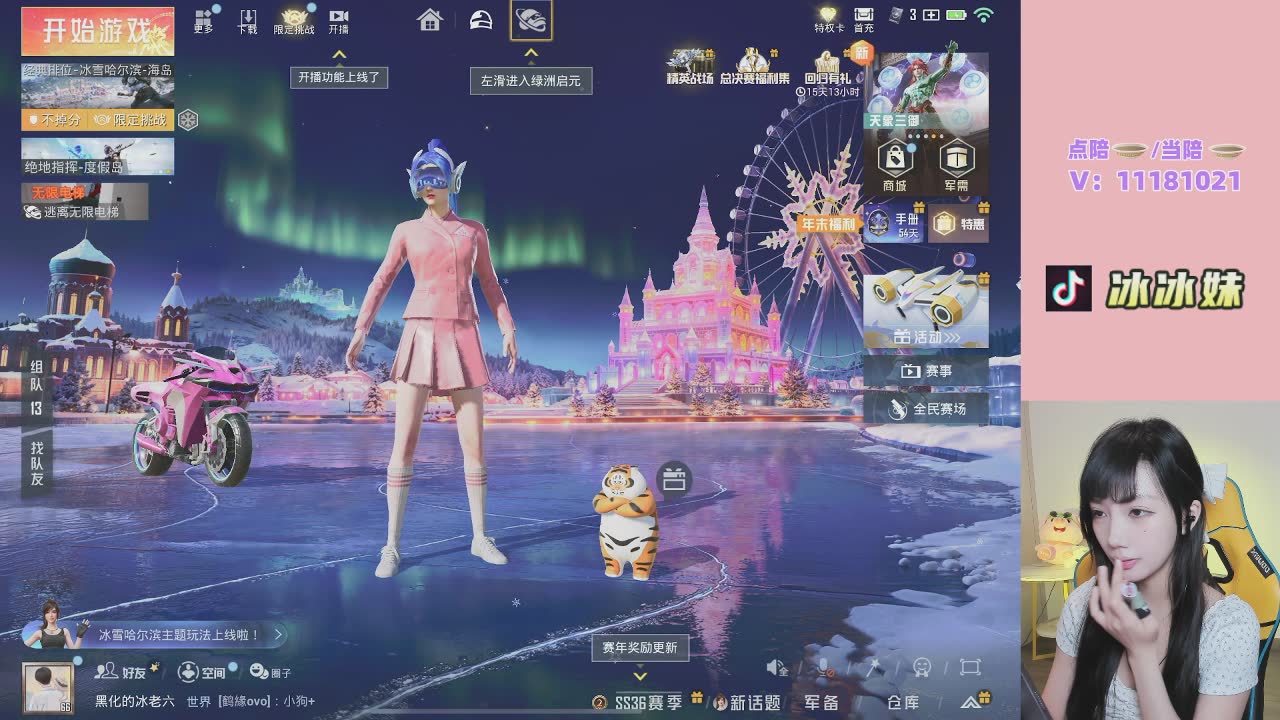Open the 商城 shop
The image size is (1280, 720).
click(x=895, y=164)
